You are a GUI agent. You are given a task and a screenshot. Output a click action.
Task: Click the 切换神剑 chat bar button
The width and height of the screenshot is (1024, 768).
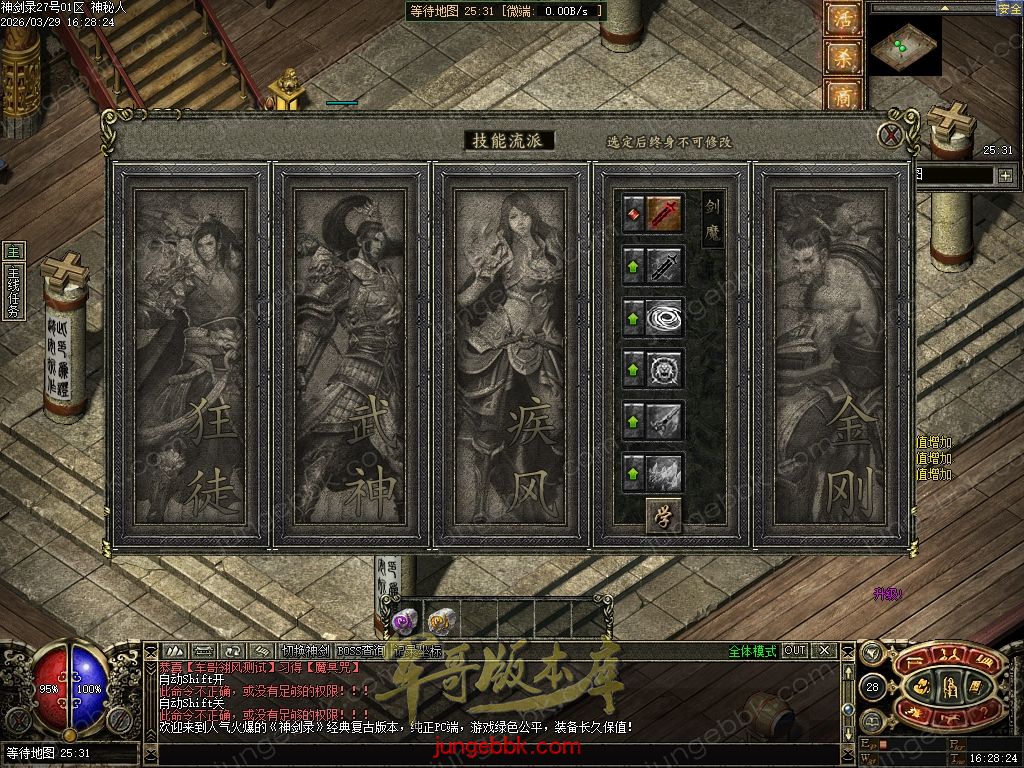(305, 651)
